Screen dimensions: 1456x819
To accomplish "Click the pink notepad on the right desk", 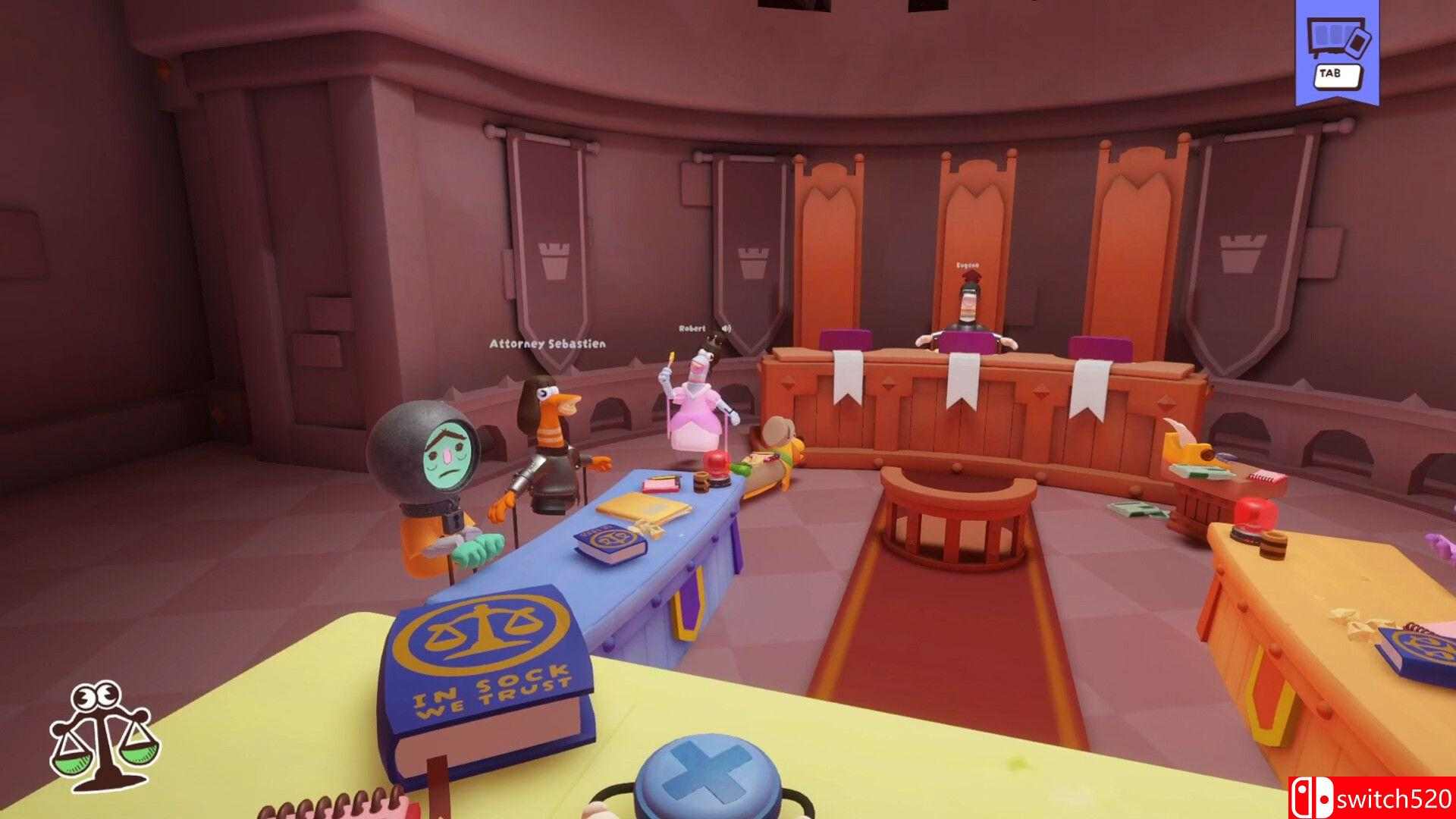I will tap(1269, 477).
